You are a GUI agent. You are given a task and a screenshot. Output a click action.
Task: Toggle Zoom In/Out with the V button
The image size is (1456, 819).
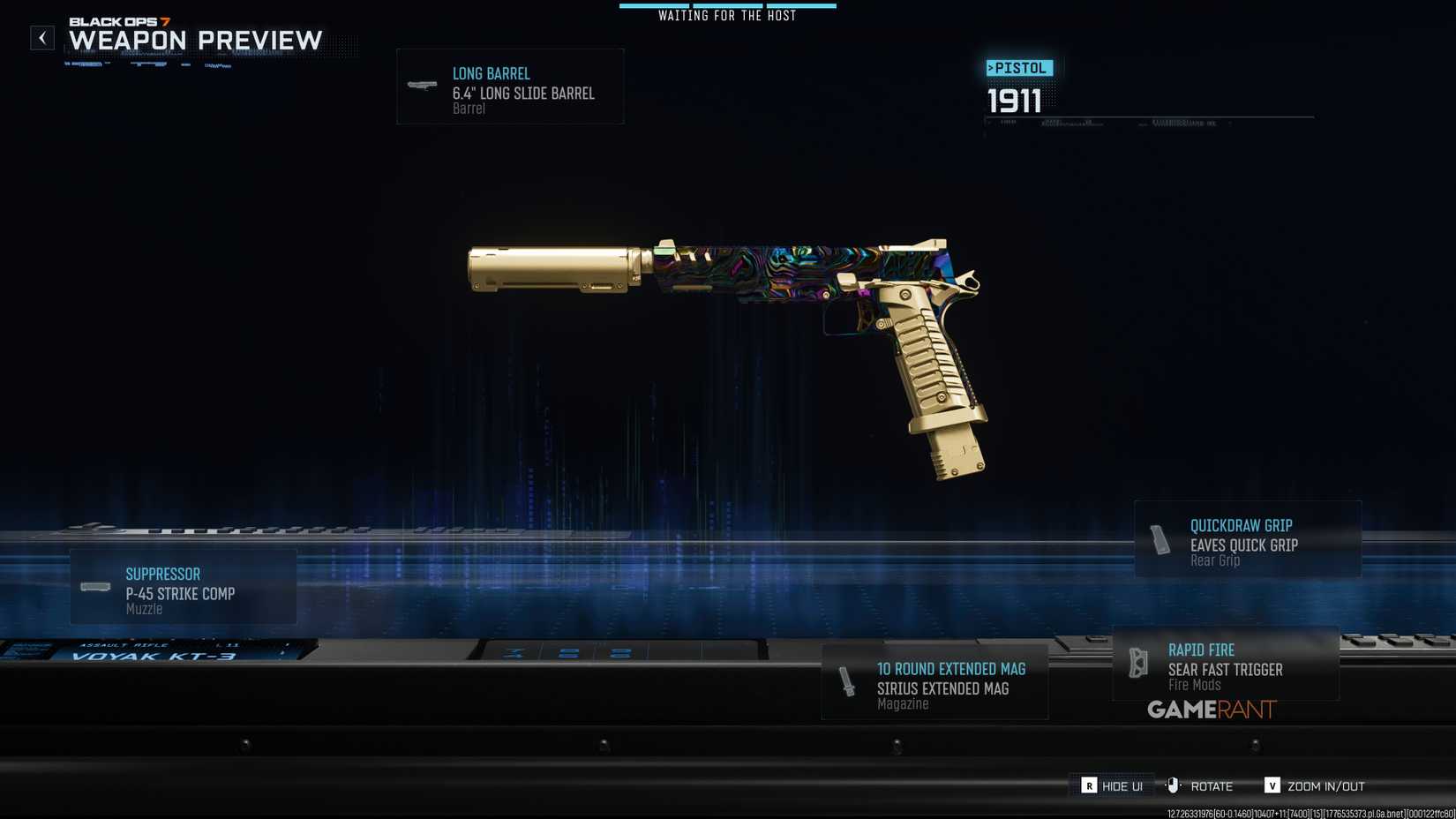click(x=1272, y=785)
